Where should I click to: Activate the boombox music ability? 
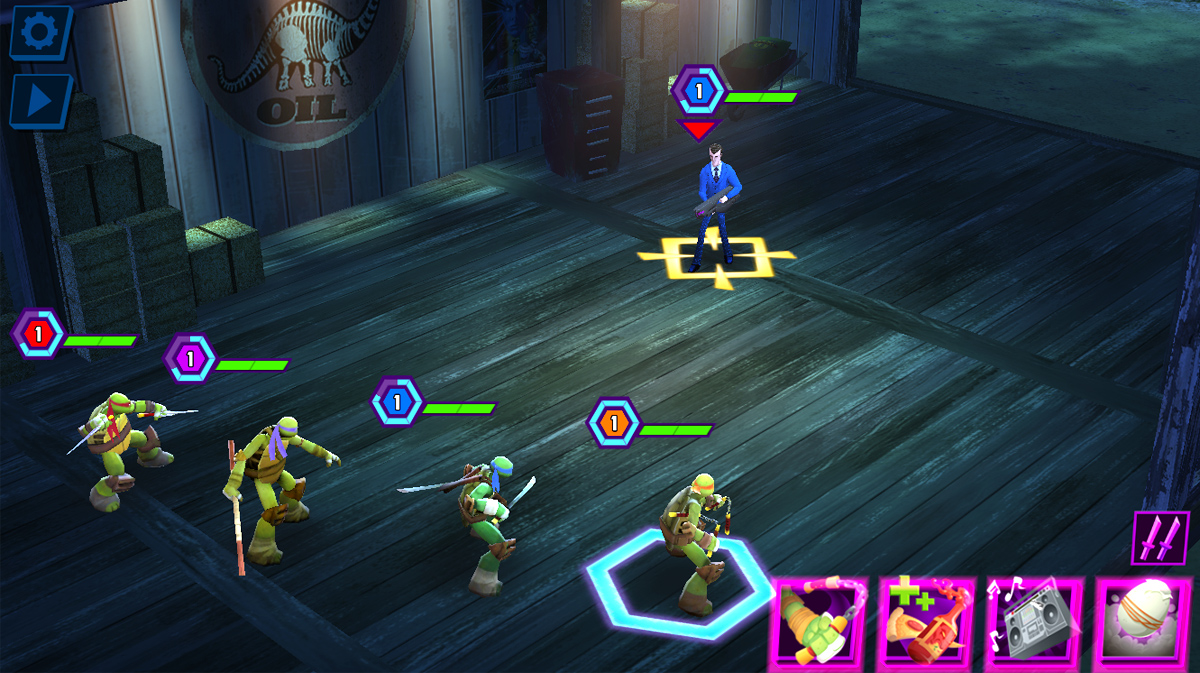point(1035,623)
